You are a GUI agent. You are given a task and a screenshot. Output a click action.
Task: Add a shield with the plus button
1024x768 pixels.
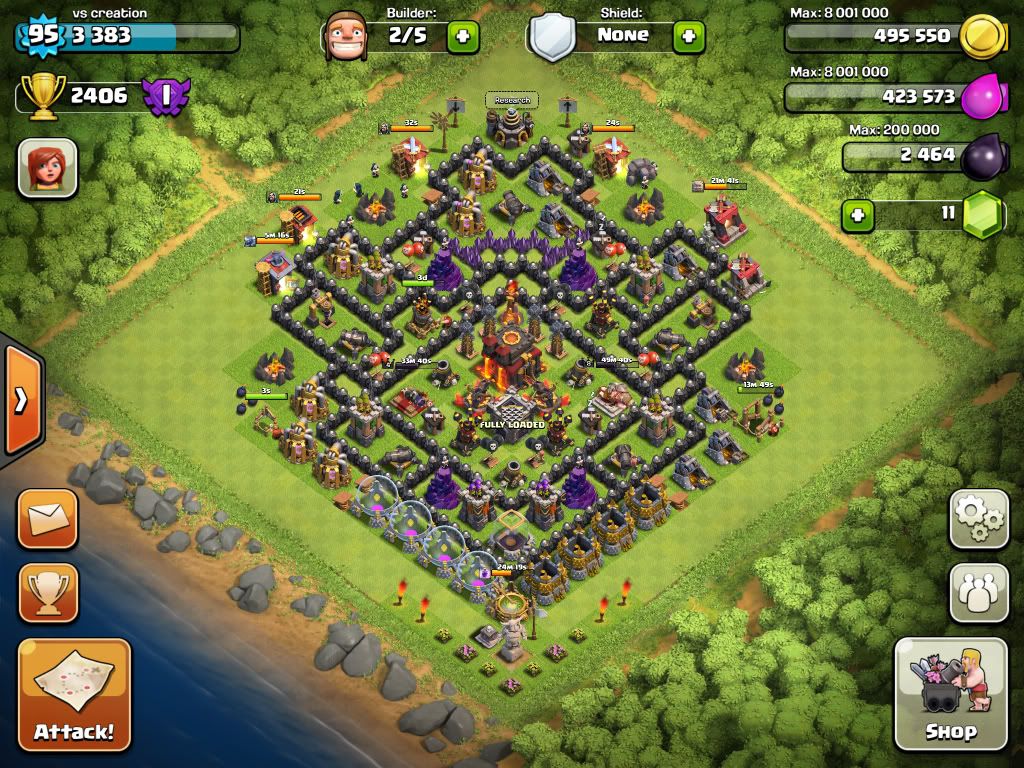pyautogui.click(x=689, y=37)
